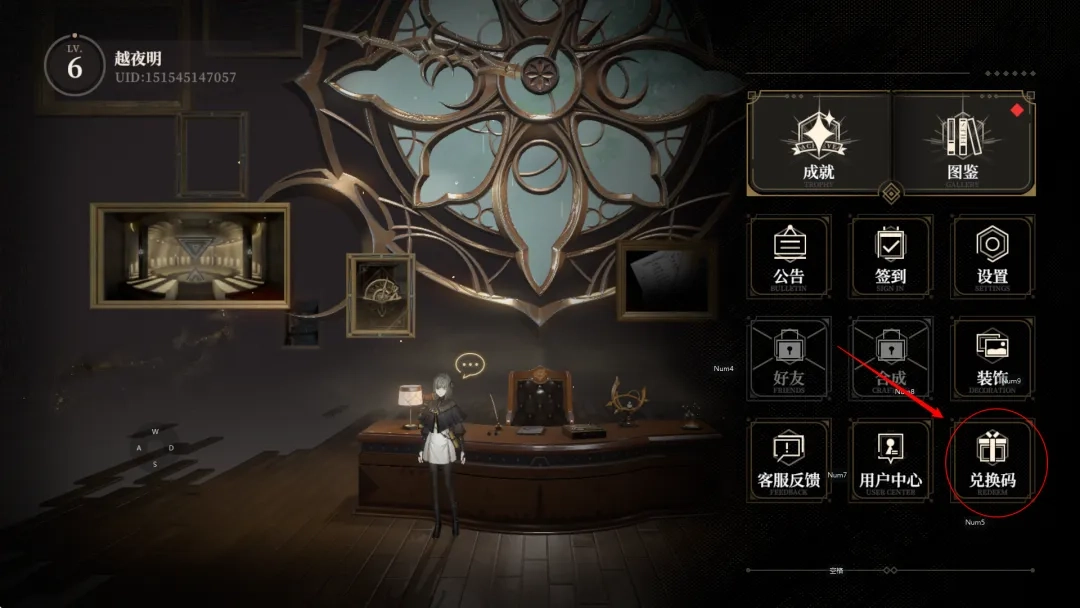Open the 图鉴 Gallery
The height and width of the screenshot is (608, 1080).
click(x=962, y=143)
